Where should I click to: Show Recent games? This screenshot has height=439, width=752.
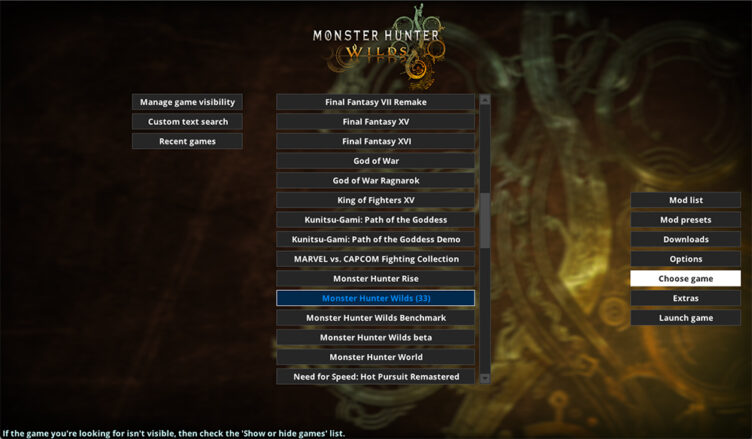click(x=187, y=141)
